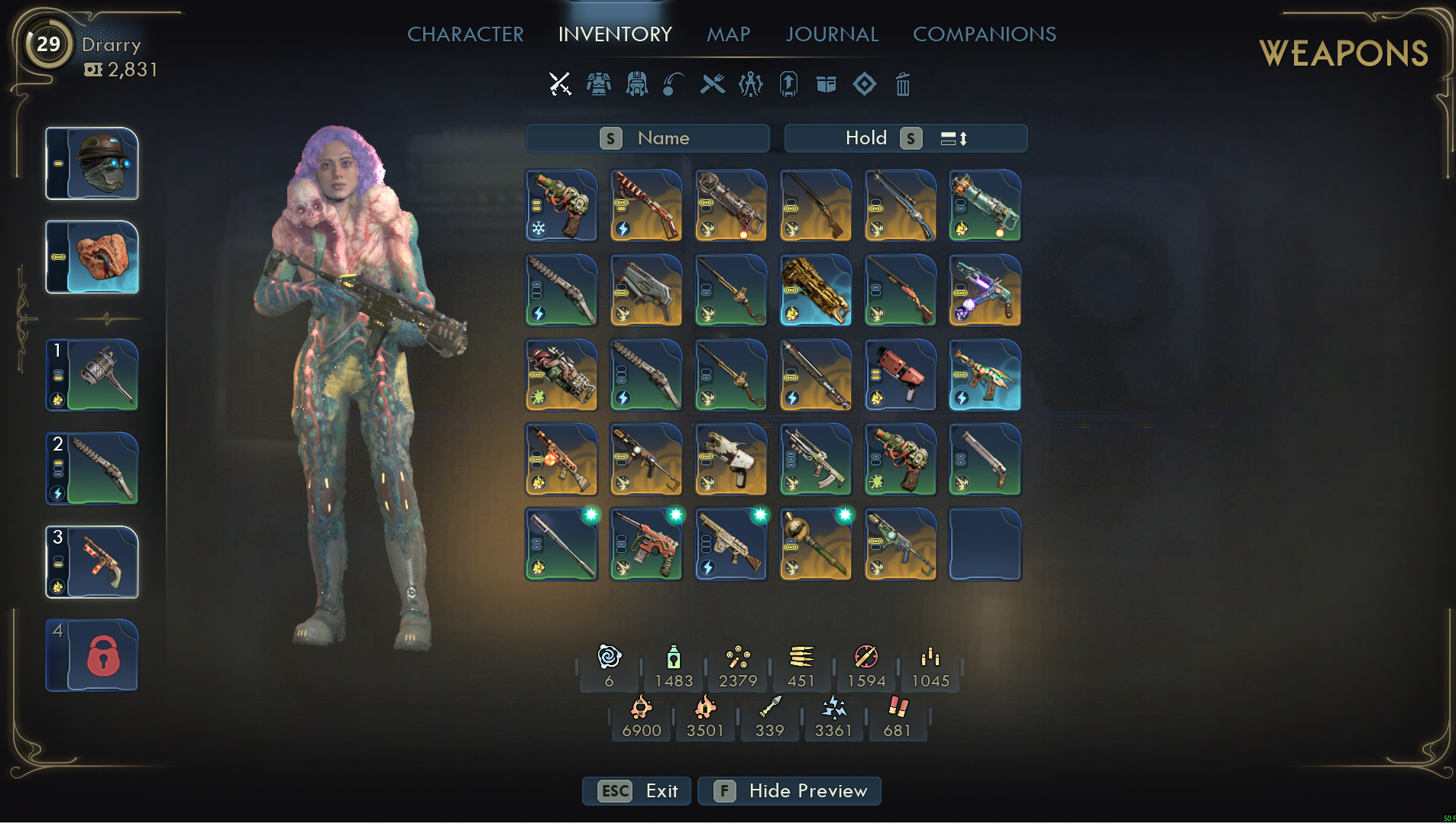View the Companions tab
The image size is (1456, 824).
[x=984, y=34]
